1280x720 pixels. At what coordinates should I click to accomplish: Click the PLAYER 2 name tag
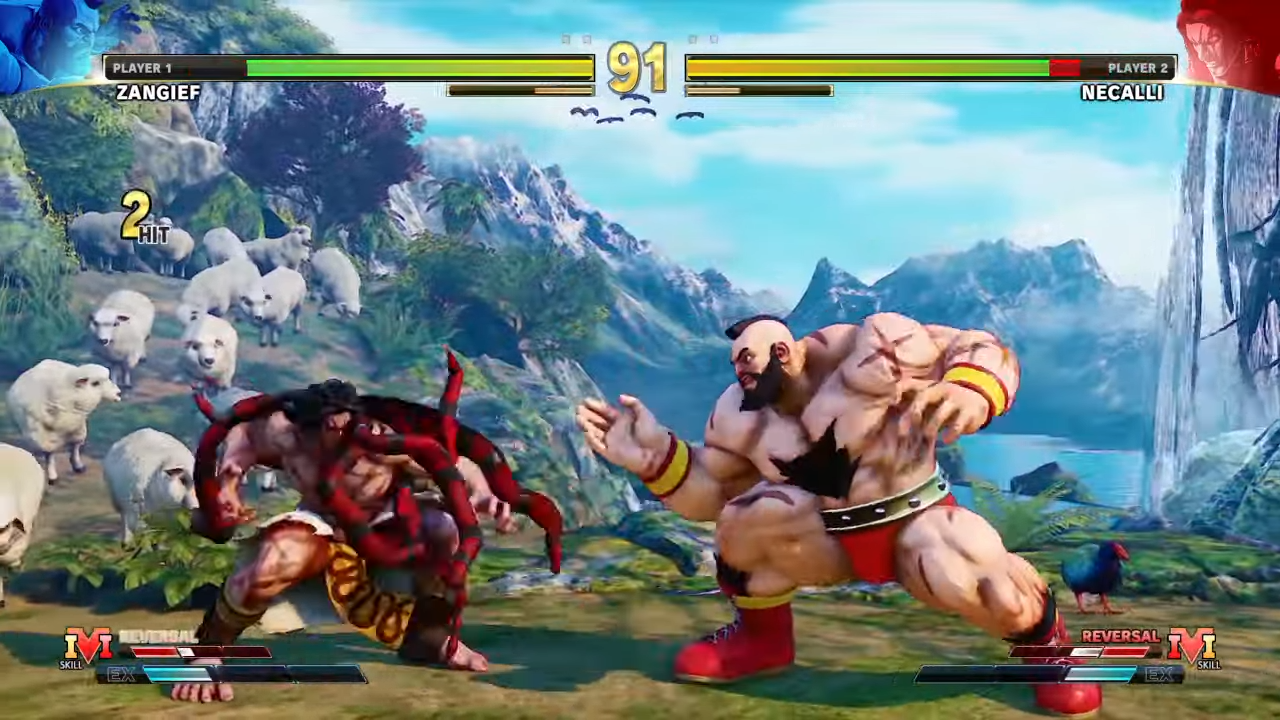1138,67
